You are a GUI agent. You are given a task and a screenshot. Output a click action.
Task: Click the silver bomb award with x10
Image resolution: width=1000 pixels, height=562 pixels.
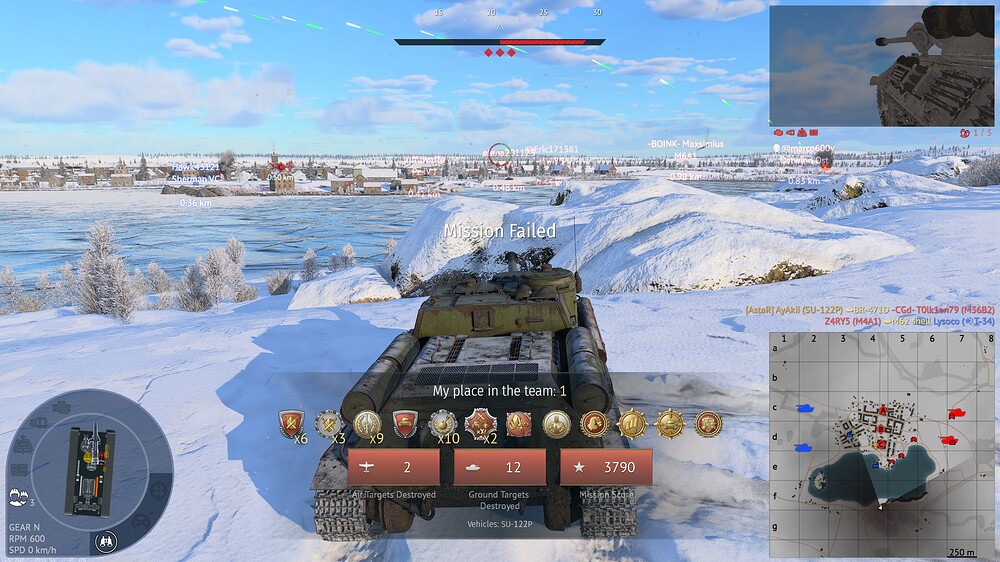coord(443,425)
